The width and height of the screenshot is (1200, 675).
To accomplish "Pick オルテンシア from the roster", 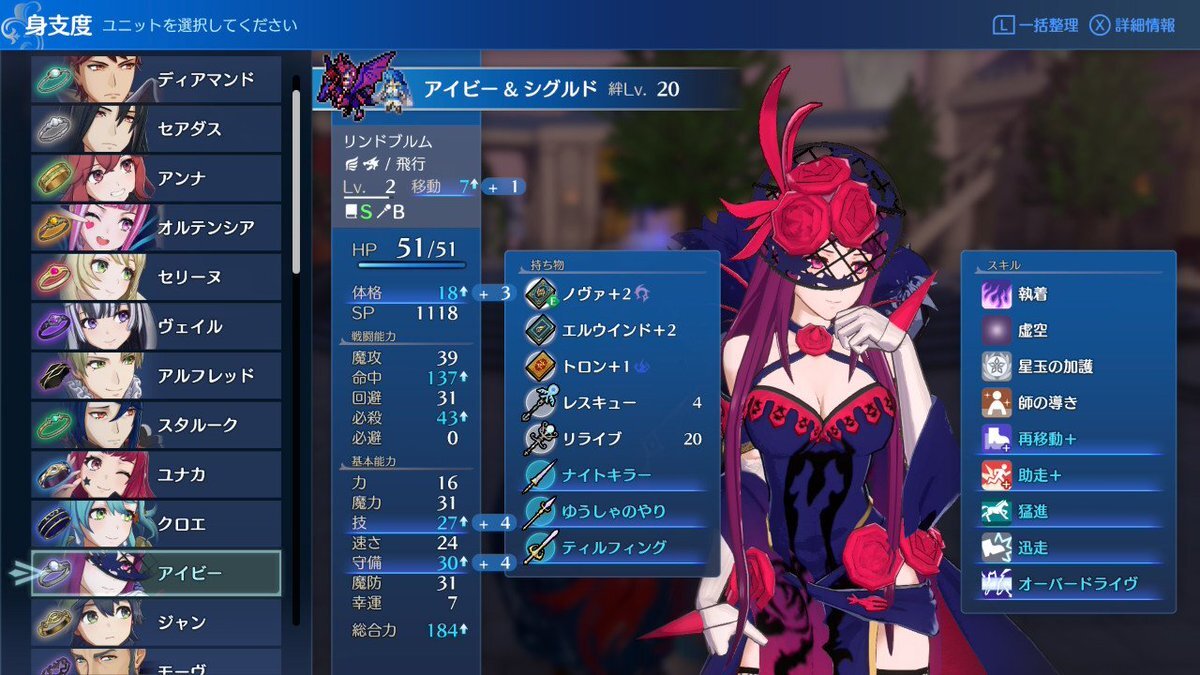I will 156,228.
